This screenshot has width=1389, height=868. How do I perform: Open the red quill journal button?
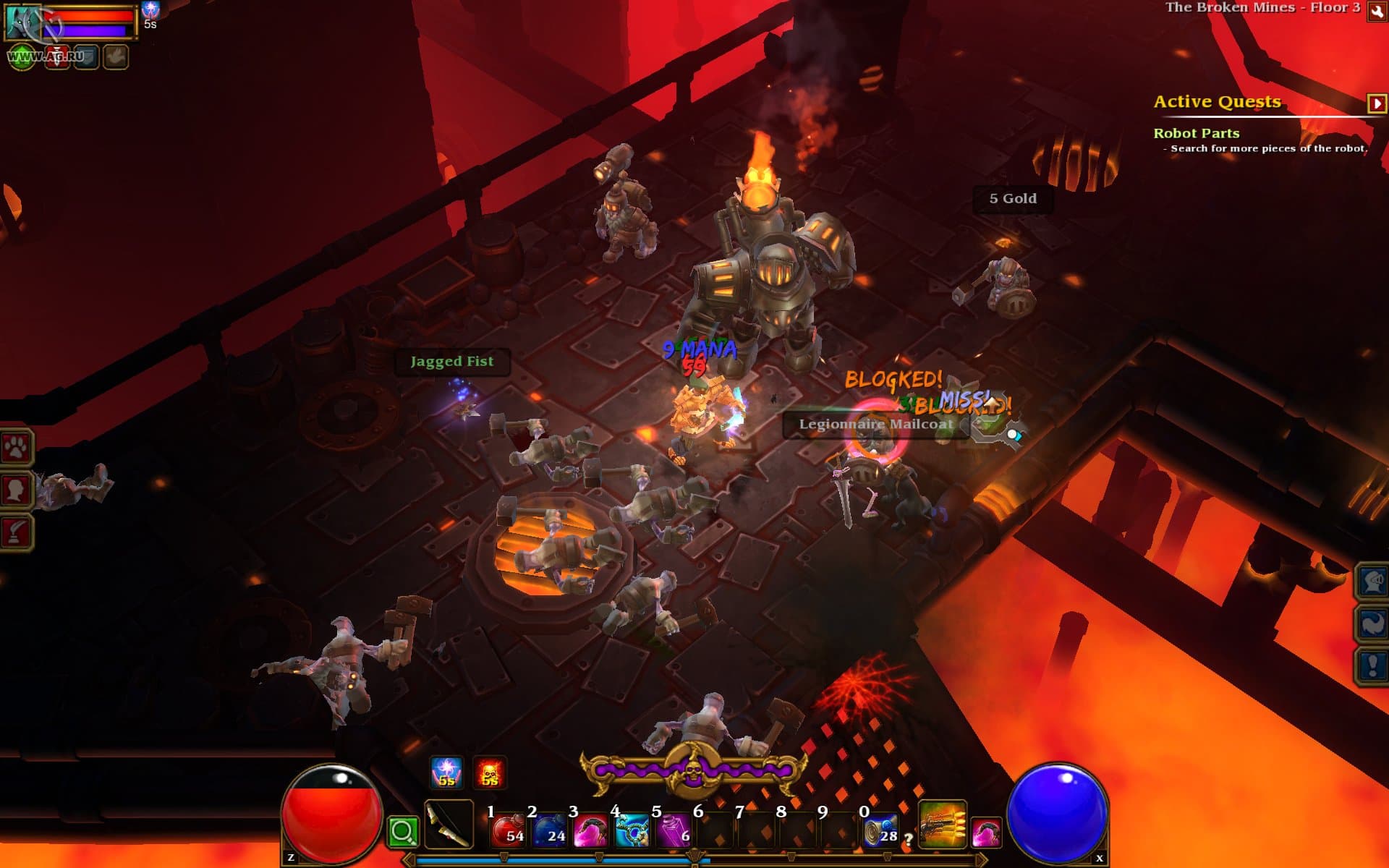coord(16,532)
